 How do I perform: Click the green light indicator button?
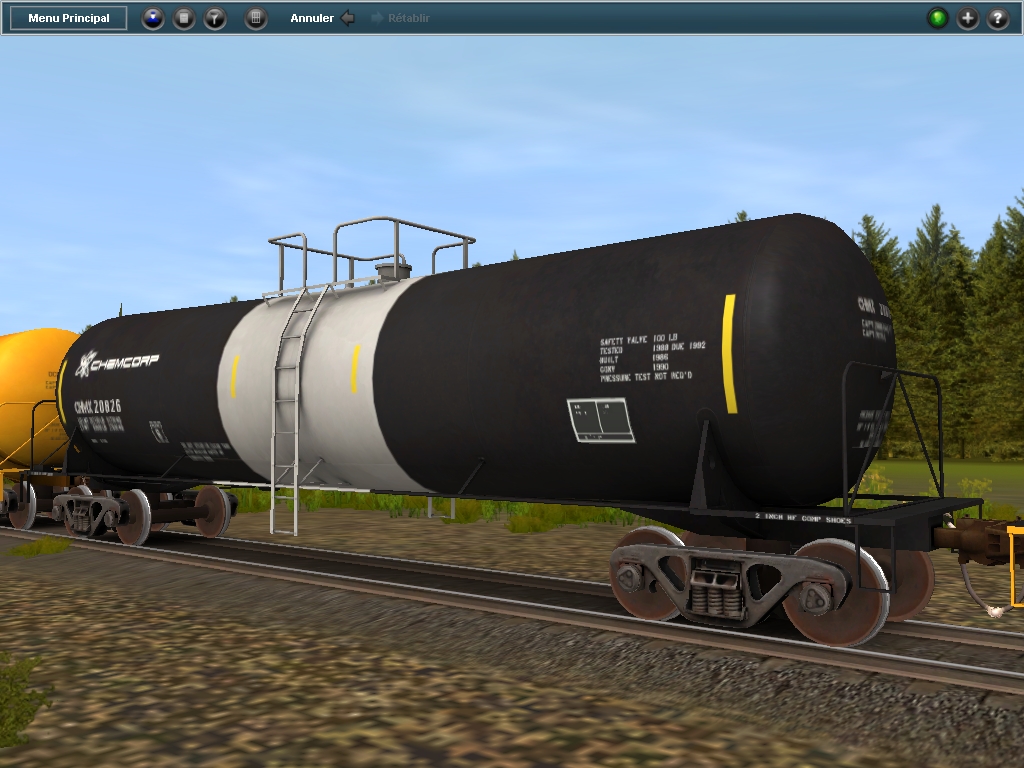coord(938,18)
